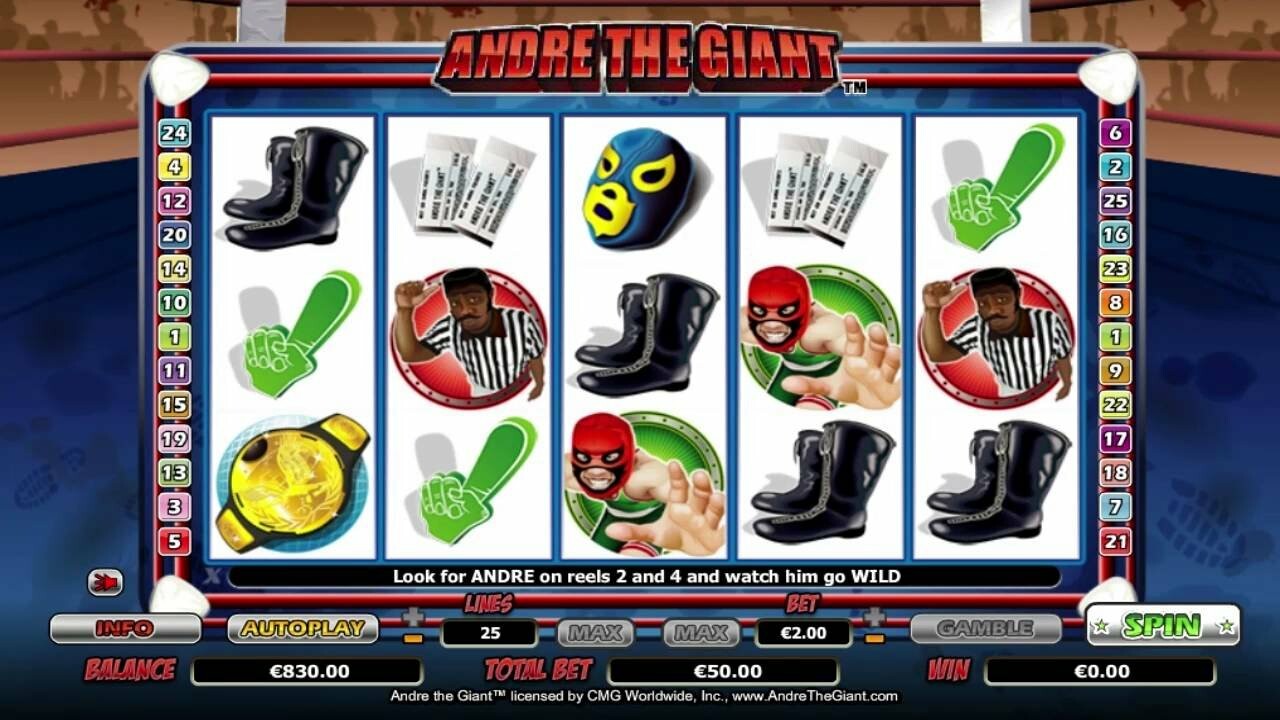
Task: Choose payline number 20
Action: (174, 234)
